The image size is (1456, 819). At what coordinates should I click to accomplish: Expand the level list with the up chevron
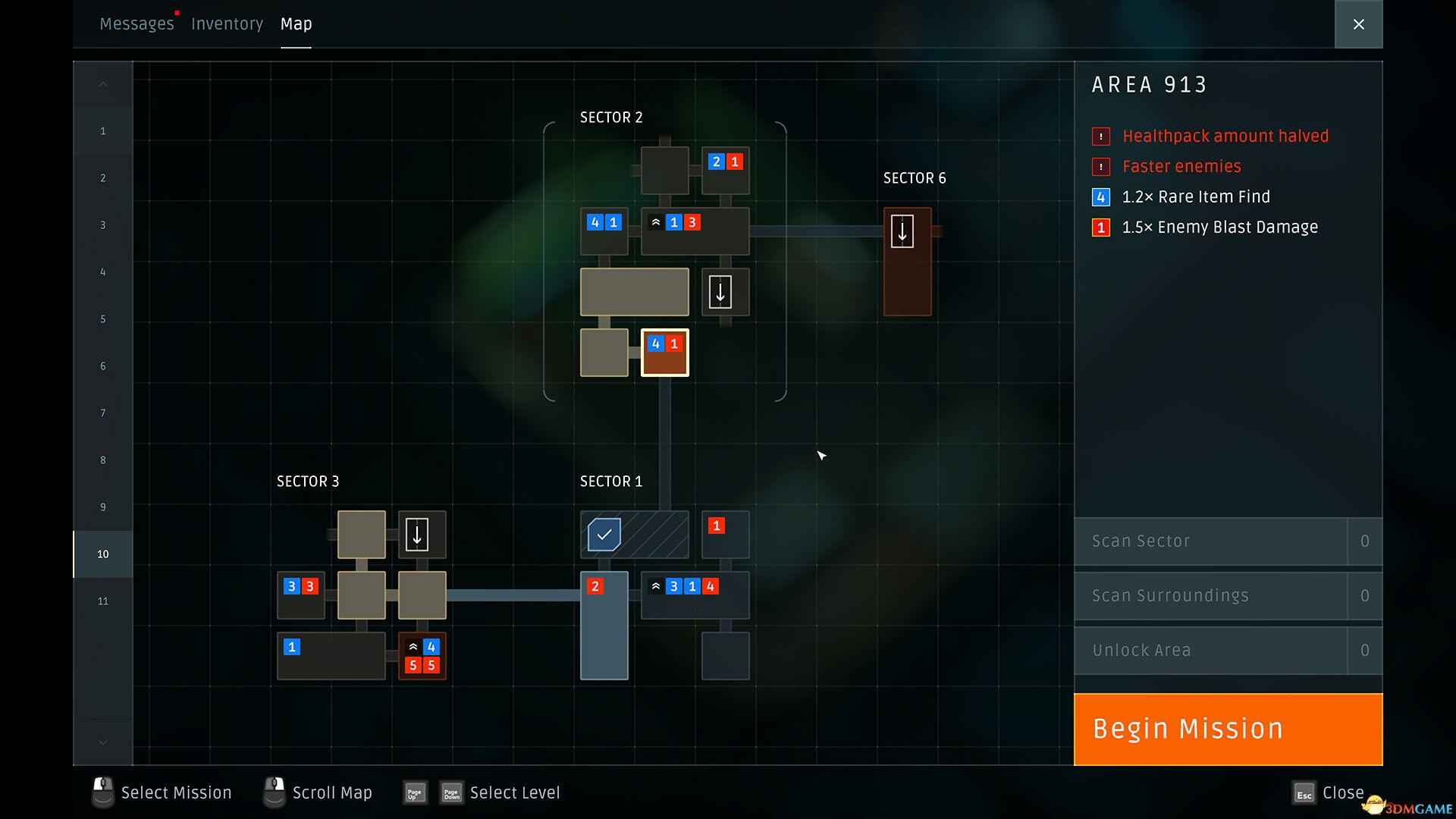coord(102,84)
